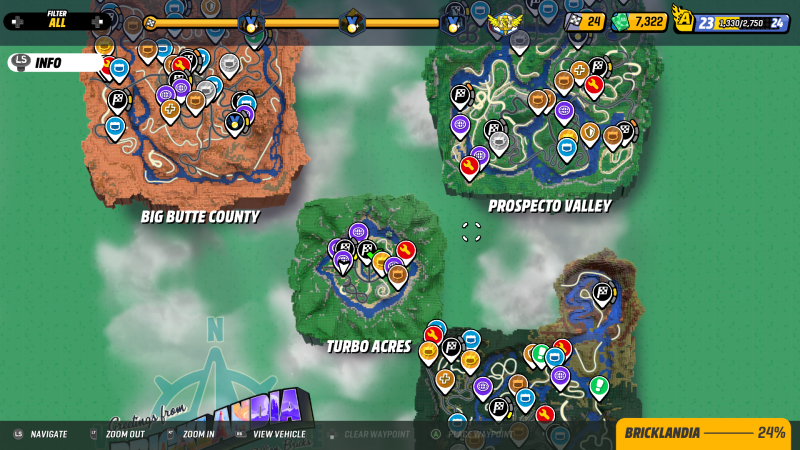Select the leftmost purple marker in Prospecto Valley

click(x=460, y=125)
